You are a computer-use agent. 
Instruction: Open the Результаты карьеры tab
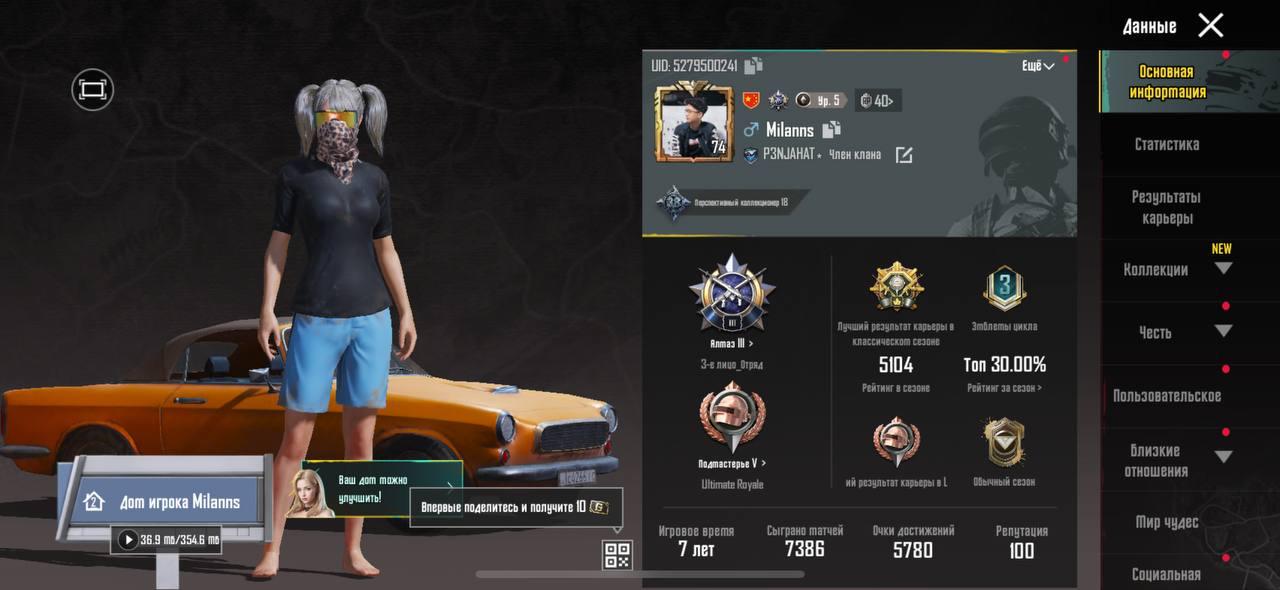point(1166,207)
